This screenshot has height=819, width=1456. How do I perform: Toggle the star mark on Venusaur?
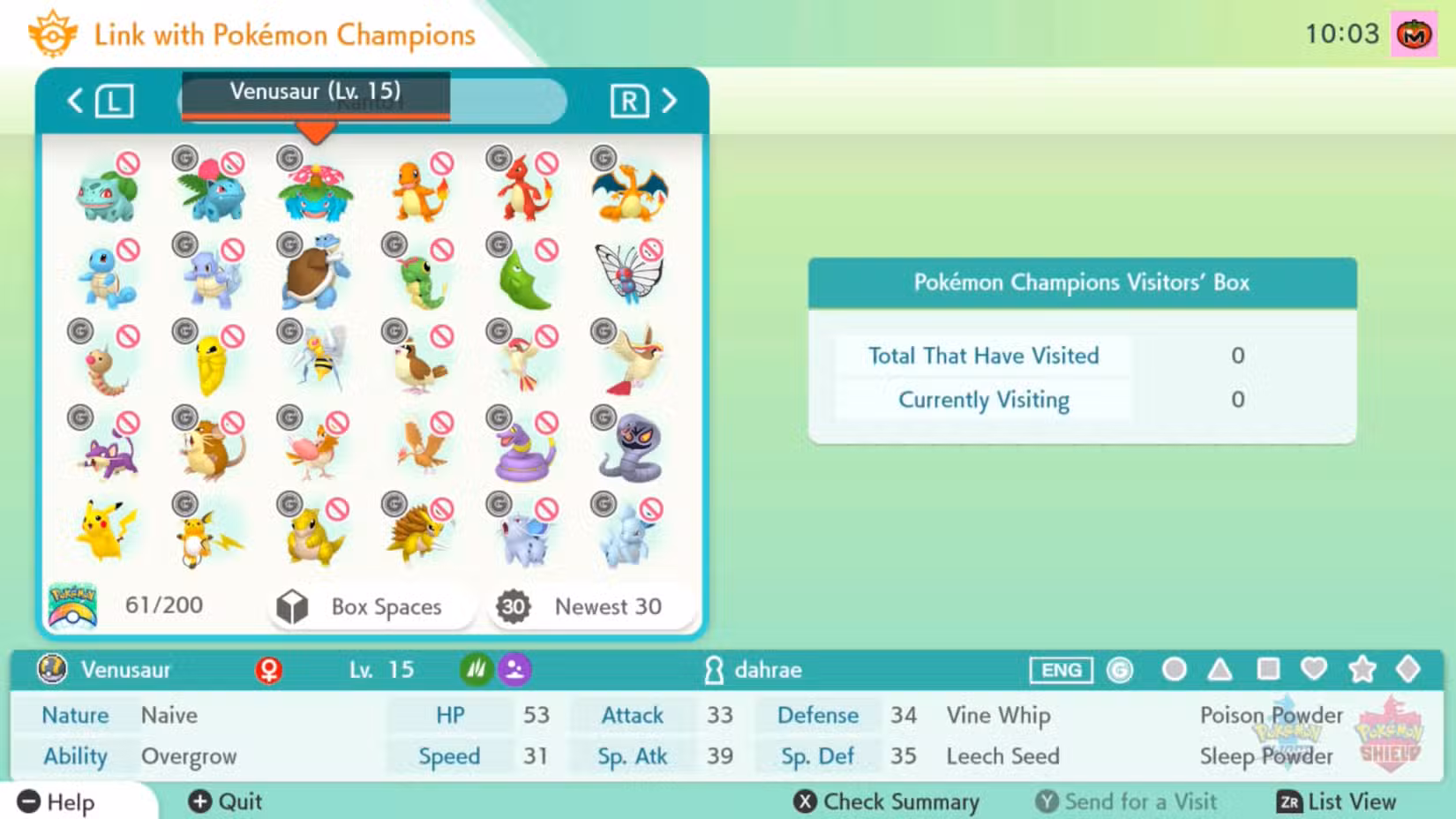1363,670
